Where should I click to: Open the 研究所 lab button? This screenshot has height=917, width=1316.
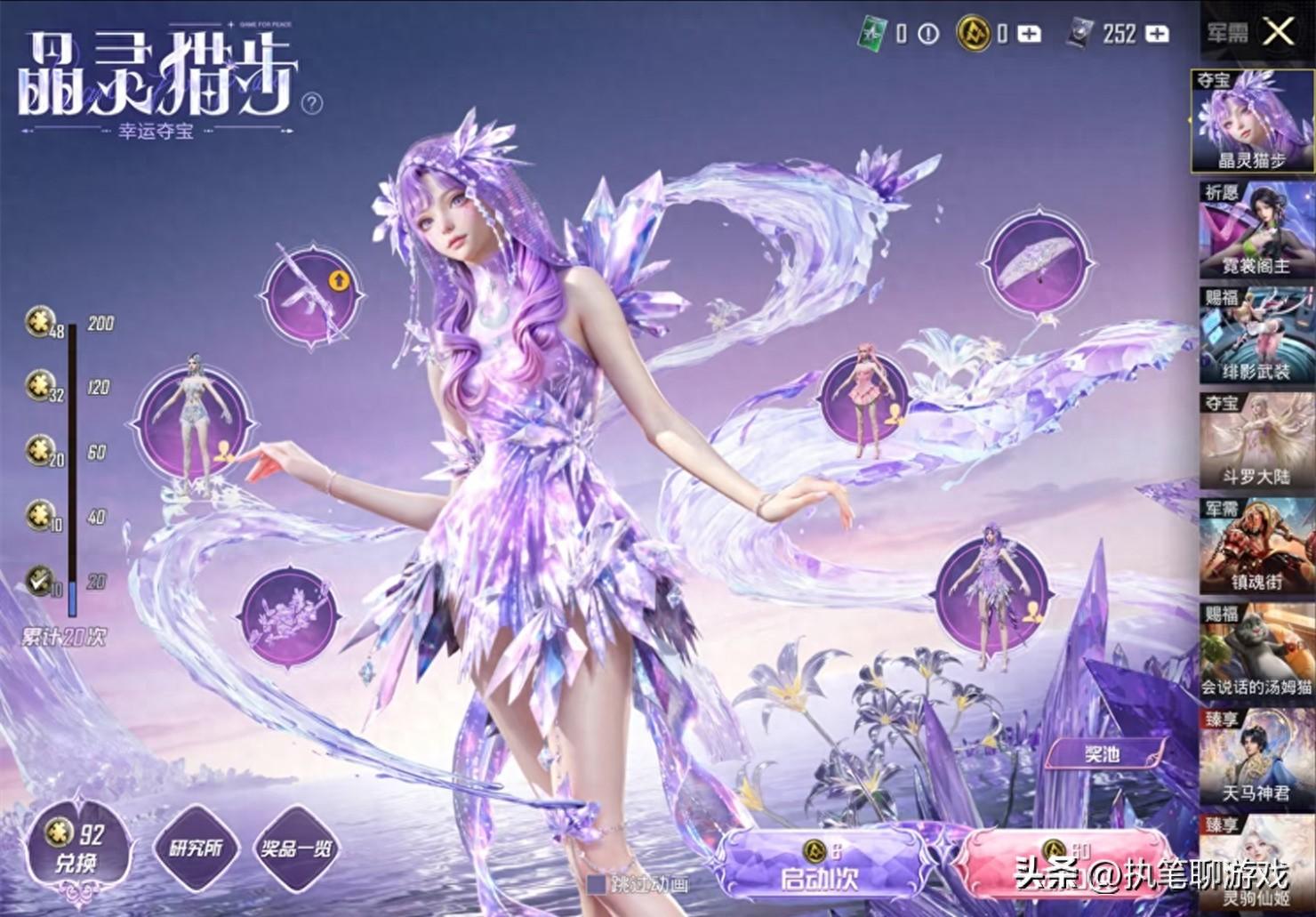[196, 848]
